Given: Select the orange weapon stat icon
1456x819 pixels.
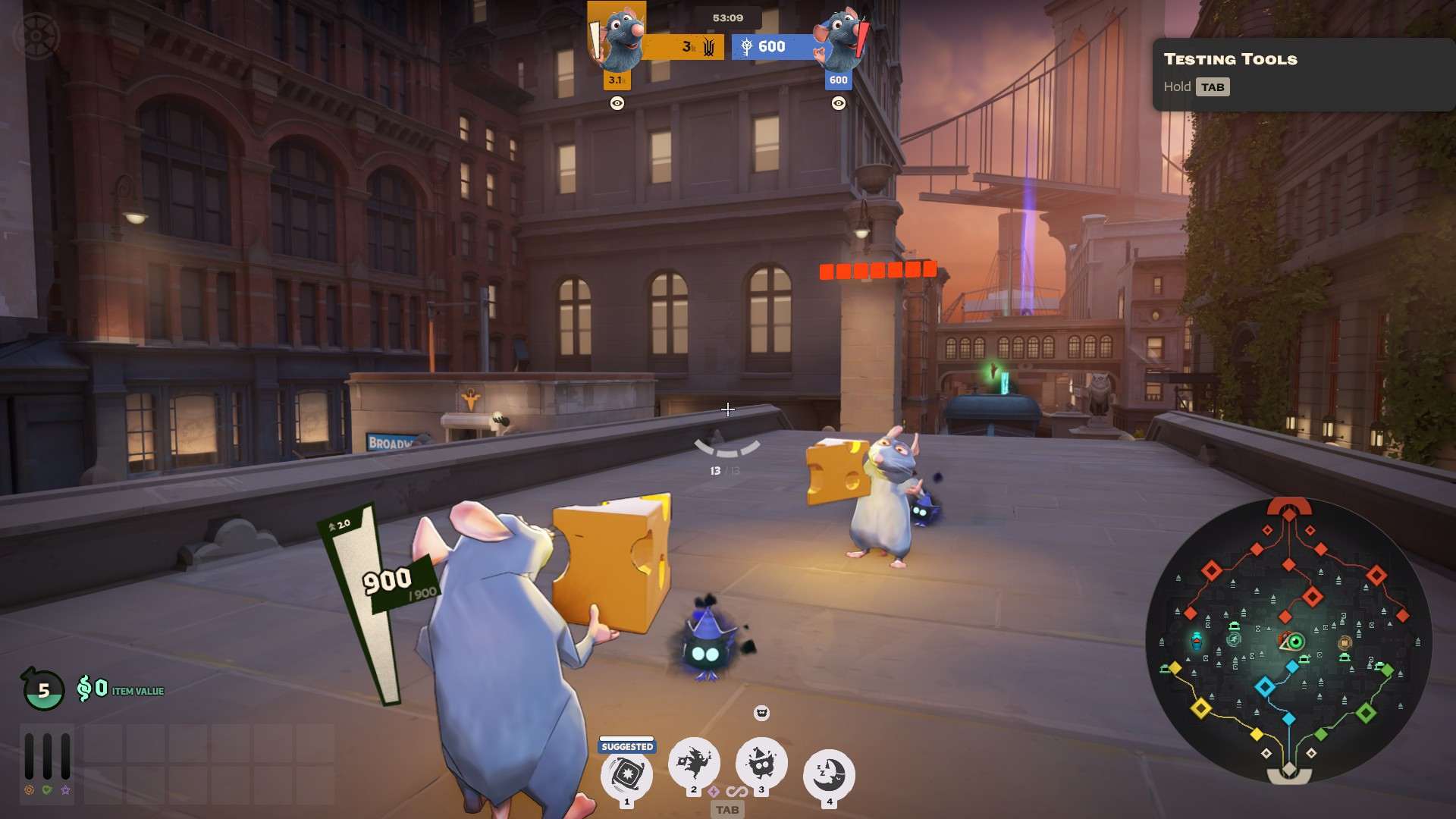Looking at the screenshot, I should [x=29, y=790].
